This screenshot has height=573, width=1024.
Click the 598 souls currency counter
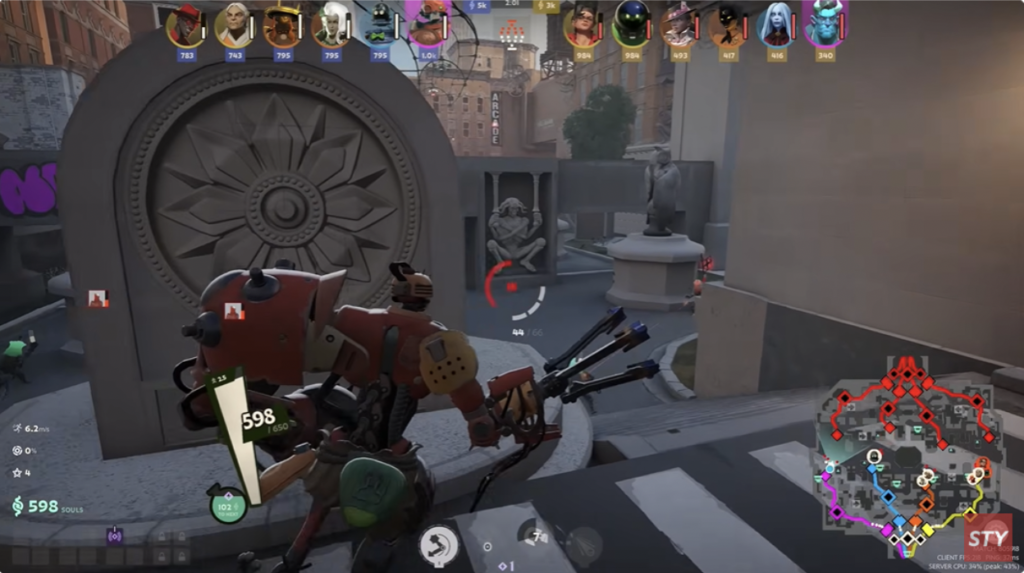[x=42, y=507]
